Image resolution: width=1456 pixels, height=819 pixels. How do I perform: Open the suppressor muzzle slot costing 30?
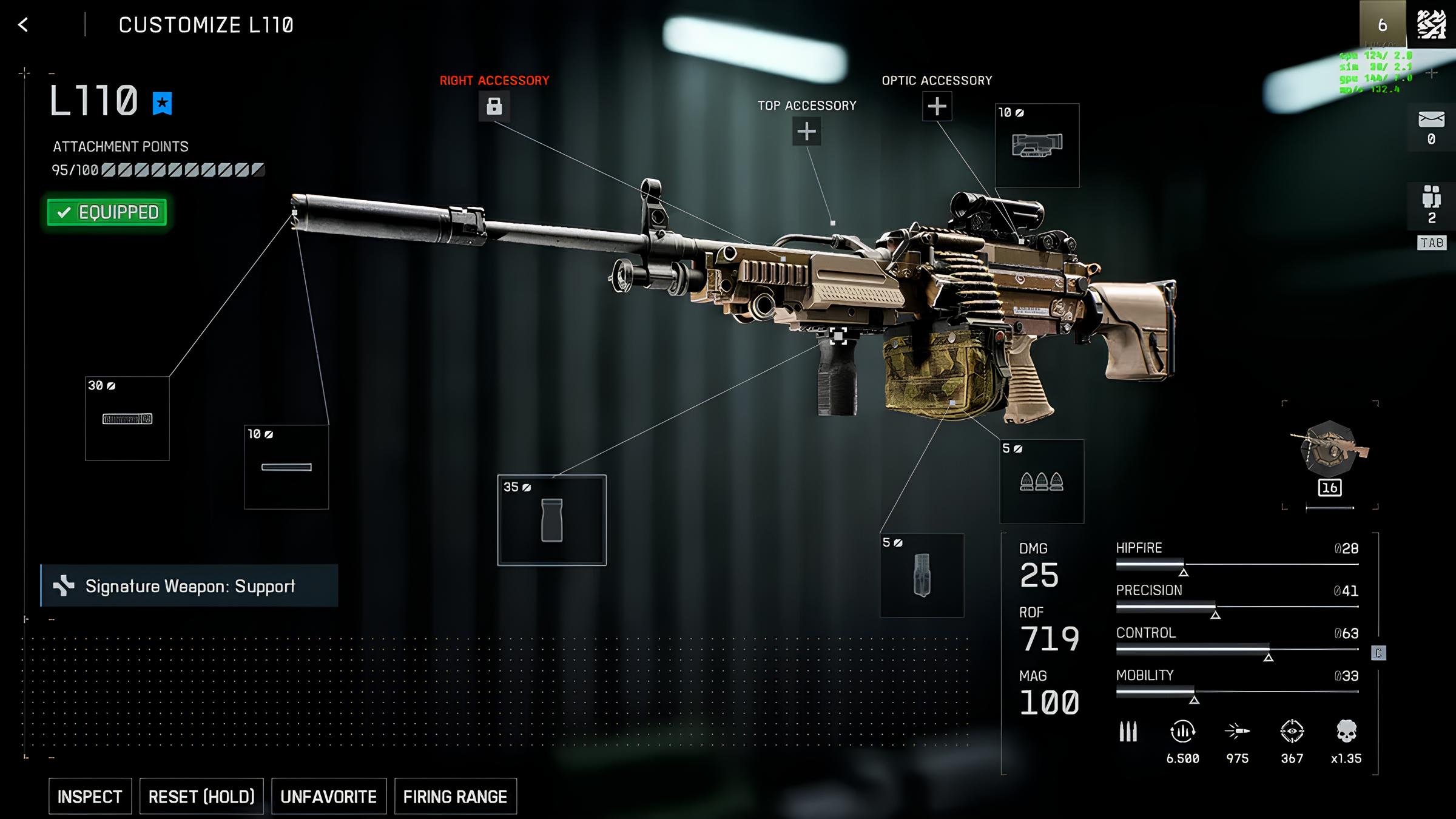tap(127, 419)
